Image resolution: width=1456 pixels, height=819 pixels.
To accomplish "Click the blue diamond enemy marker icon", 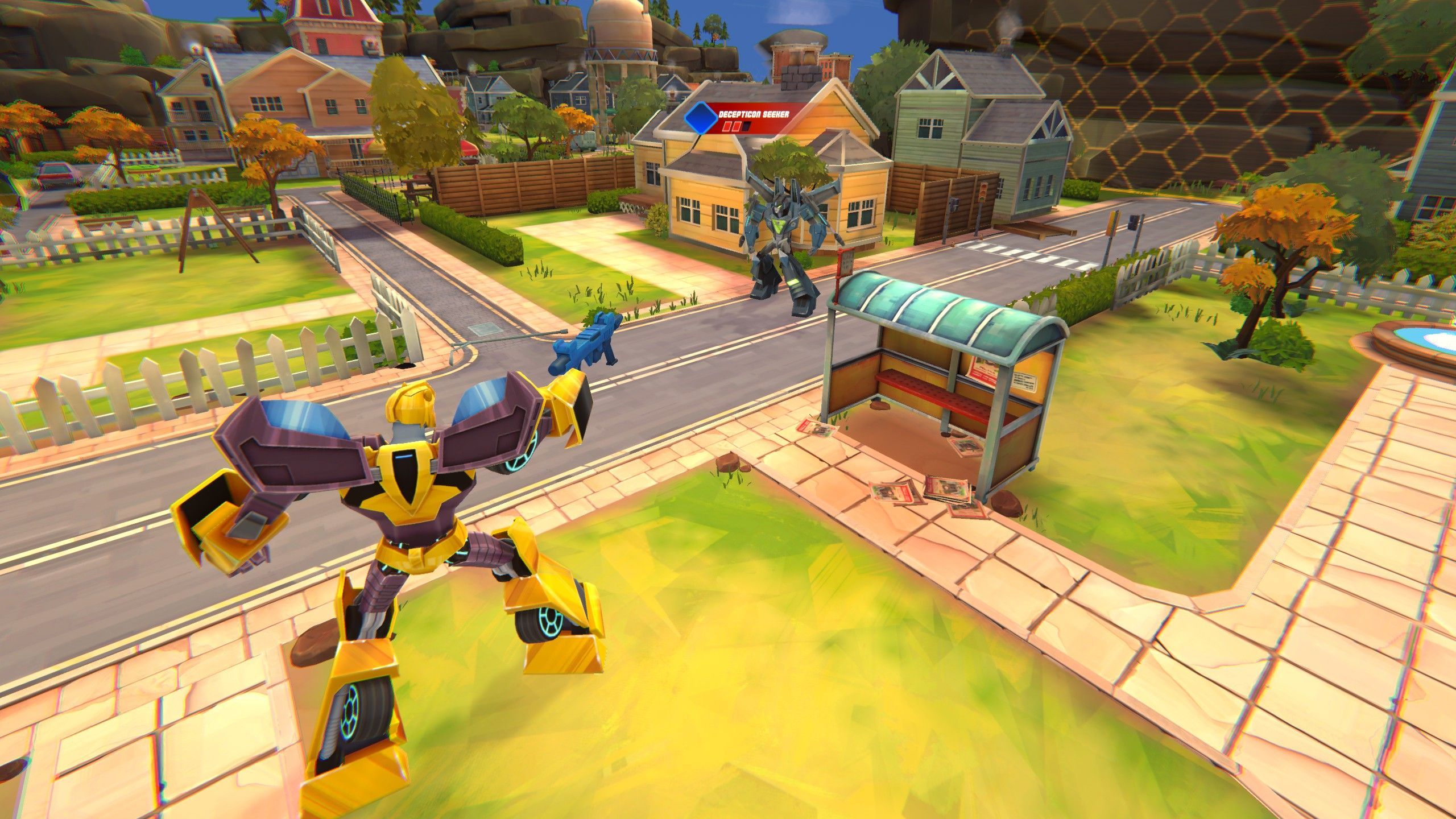I will (x=701, y=118).
